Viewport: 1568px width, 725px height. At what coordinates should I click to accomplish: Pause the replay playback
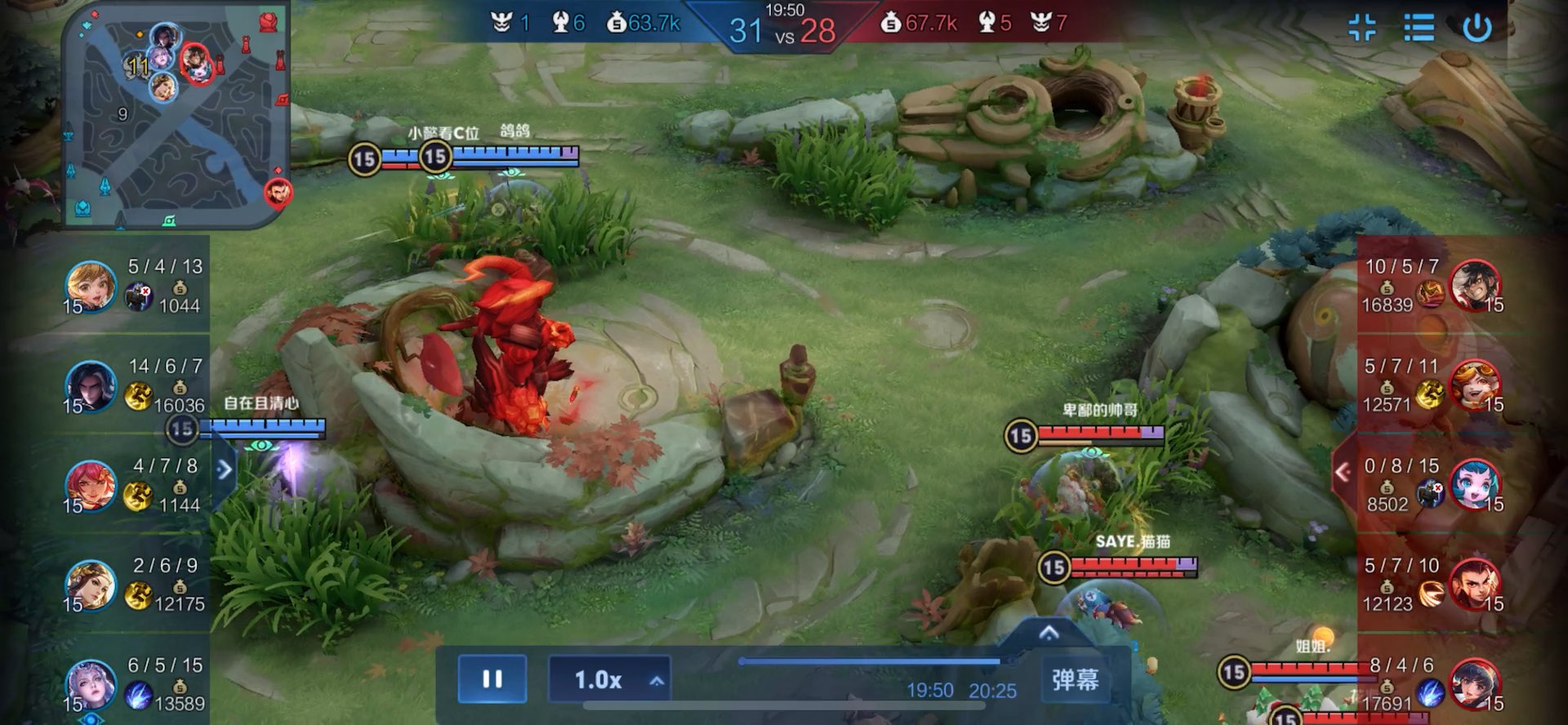(x=492, y=679)
